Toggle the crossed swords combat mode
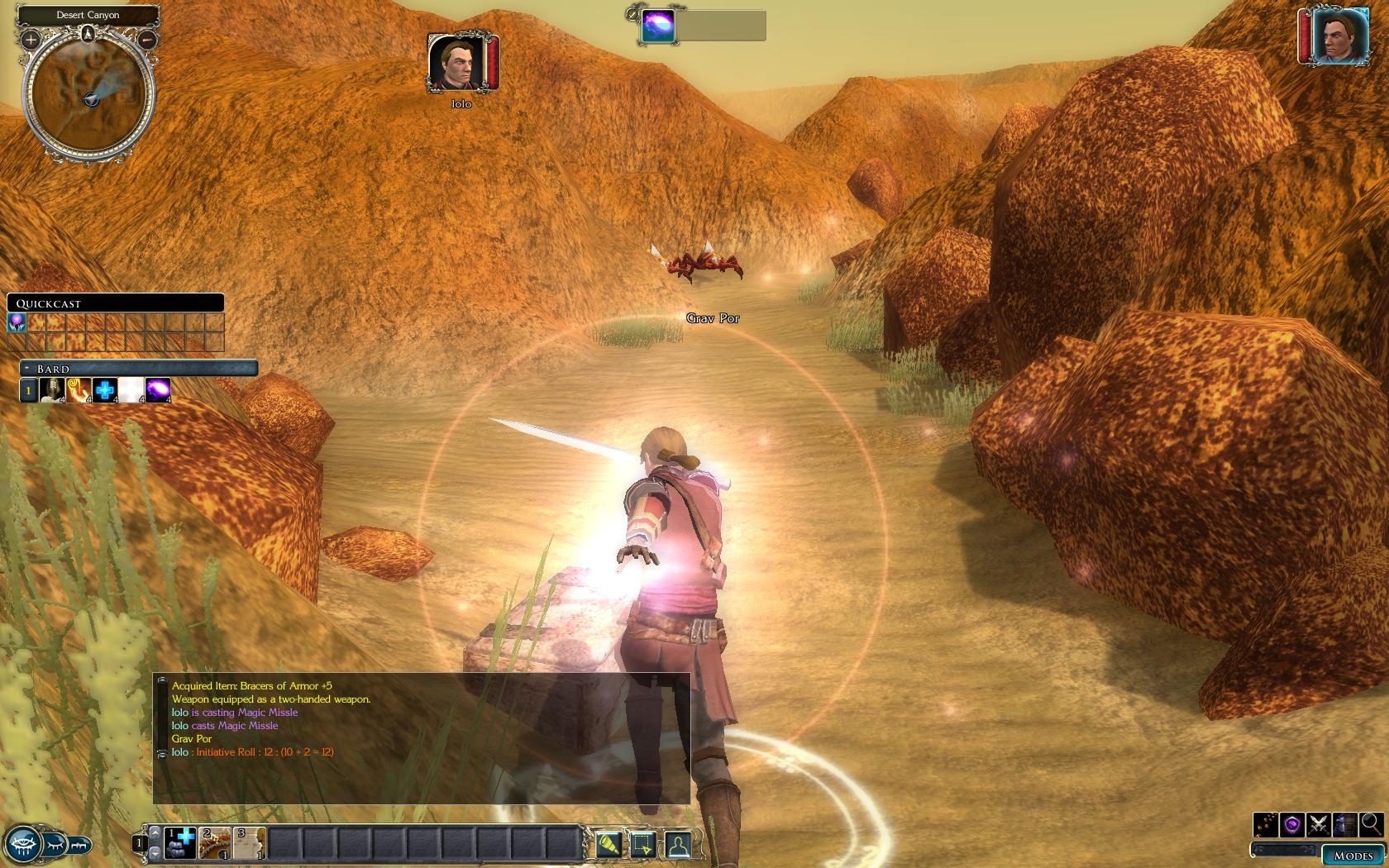 pyautogui.click(x=1319, y=824)
